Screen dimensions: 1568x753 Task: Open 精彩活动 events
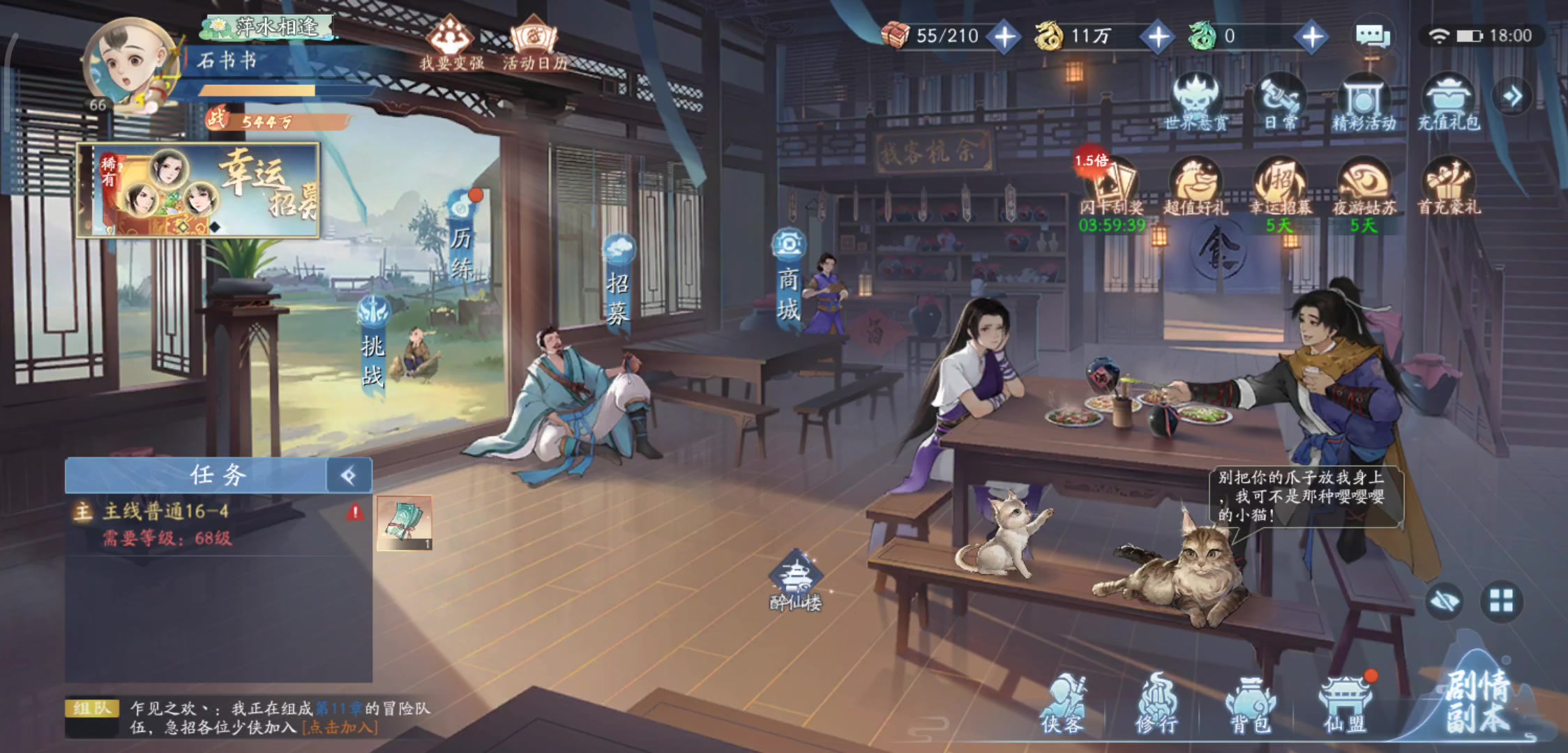point(1364,102)
